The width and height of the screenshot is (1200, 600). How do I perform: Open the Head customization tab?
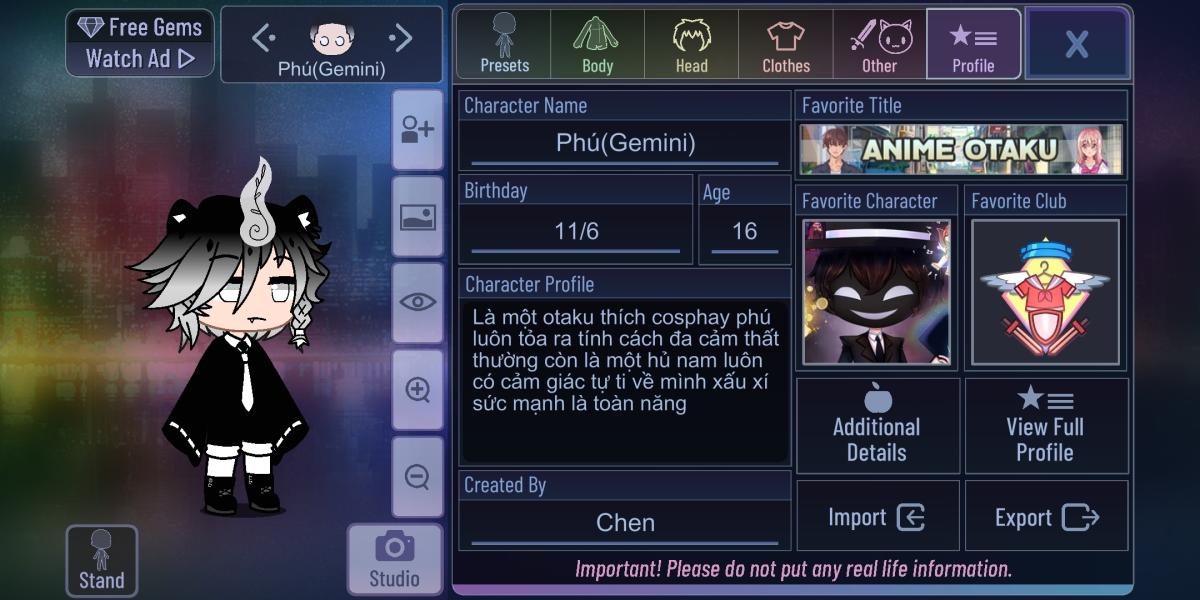pyautogui.click(x=691, y=45)
